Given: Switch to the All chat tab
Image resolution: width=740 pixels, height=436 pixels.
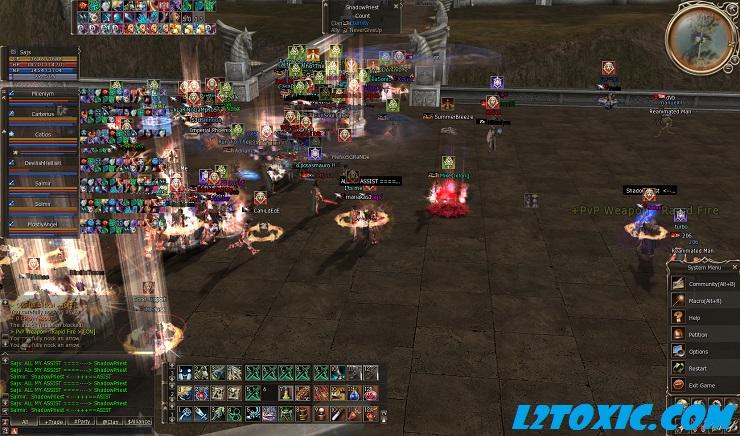Looking at the screenshot, I should 24,422.
